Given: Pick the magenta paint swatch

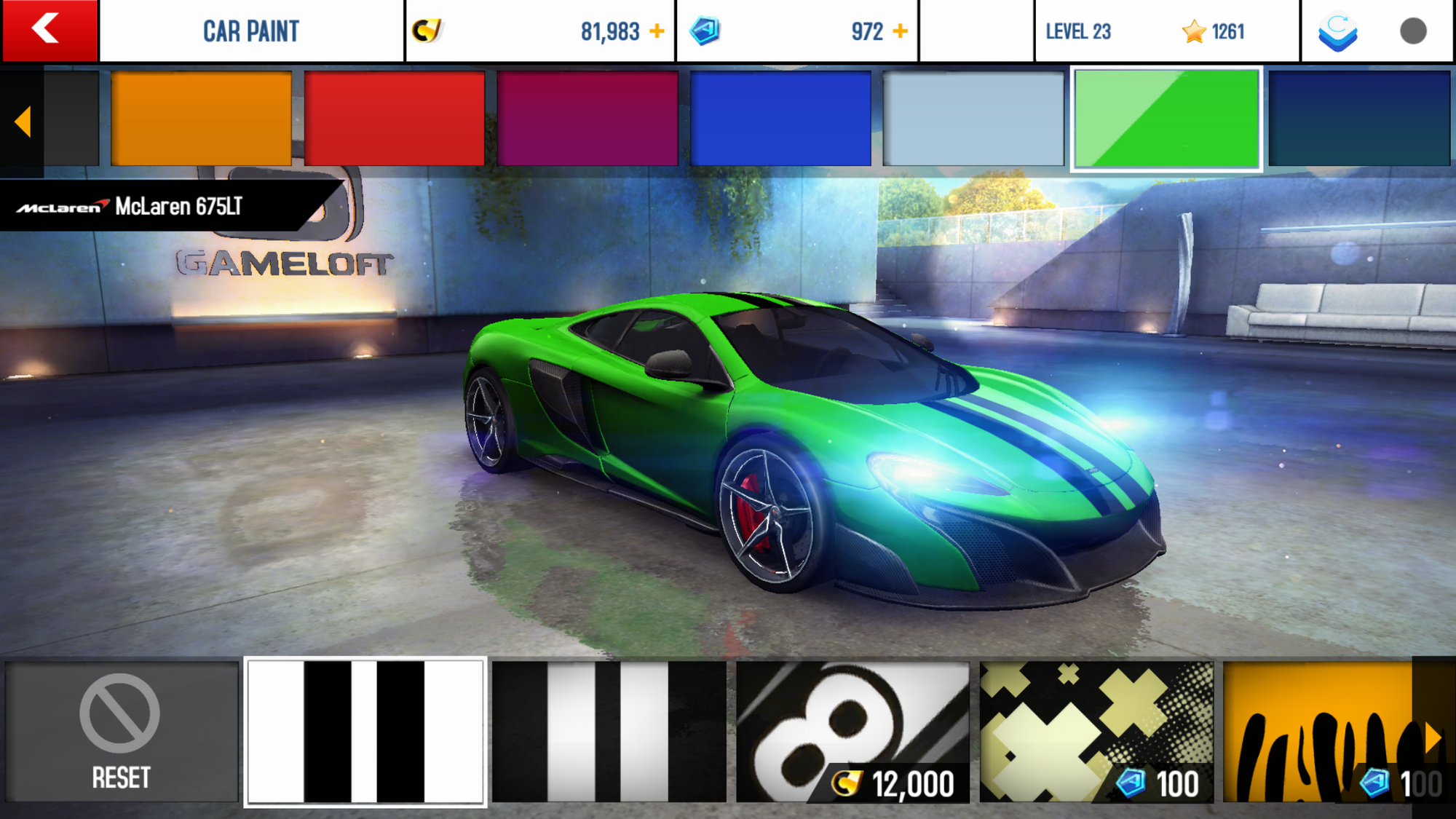Looking at the screenshot, I should tap(587, 119).
